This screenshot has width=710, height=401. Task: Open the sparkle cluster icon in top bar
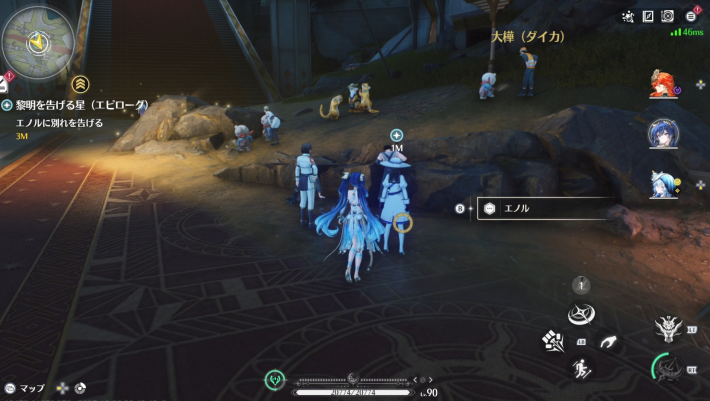pos(627,16)
